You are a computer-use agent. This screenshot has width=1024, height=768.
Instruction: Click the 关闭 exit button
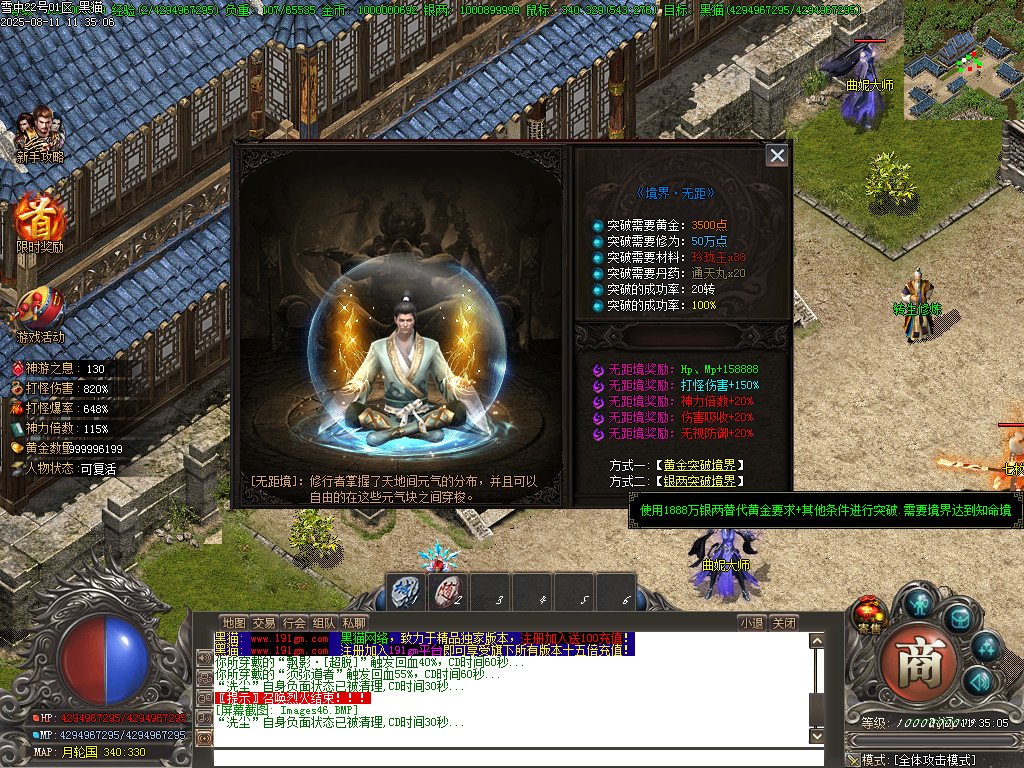(785, 622)
